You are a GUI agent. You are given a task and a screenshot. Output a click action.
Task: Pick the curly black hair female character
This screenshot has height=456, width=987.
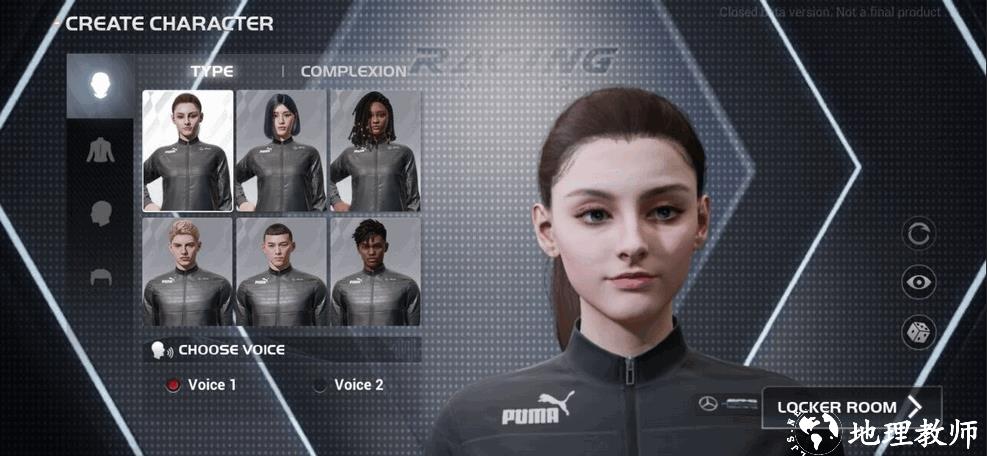[375, 150]
